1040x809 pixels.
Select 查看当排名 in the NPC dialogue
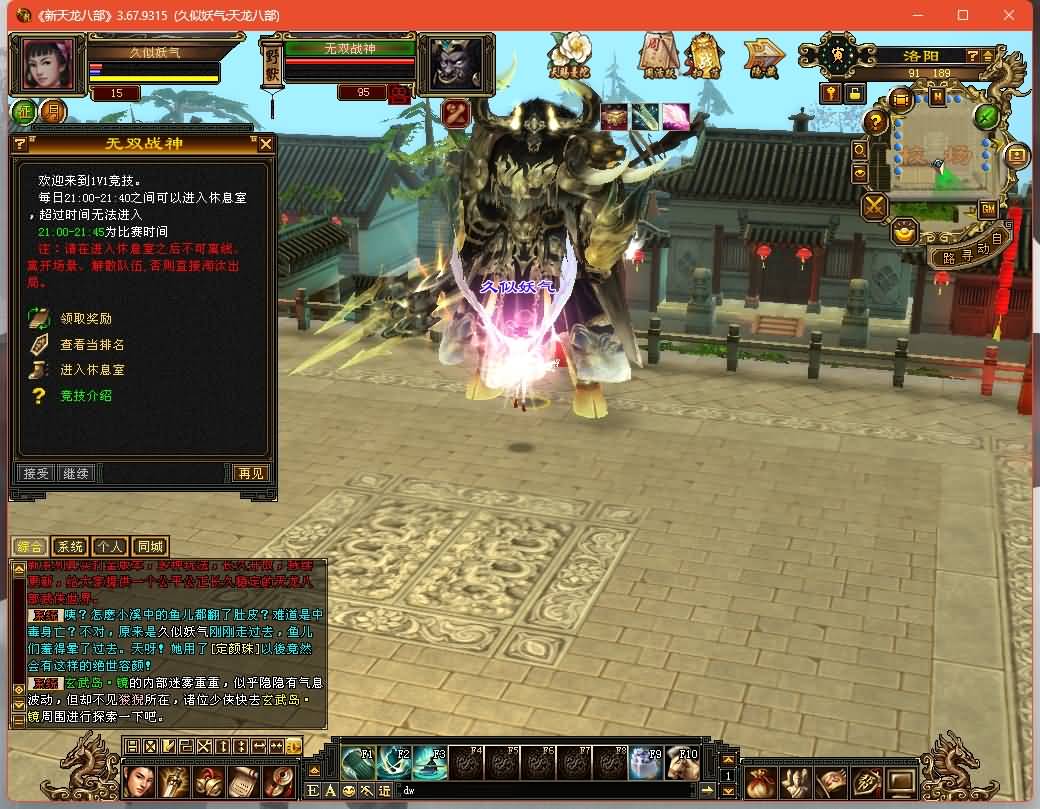[92, 345]
